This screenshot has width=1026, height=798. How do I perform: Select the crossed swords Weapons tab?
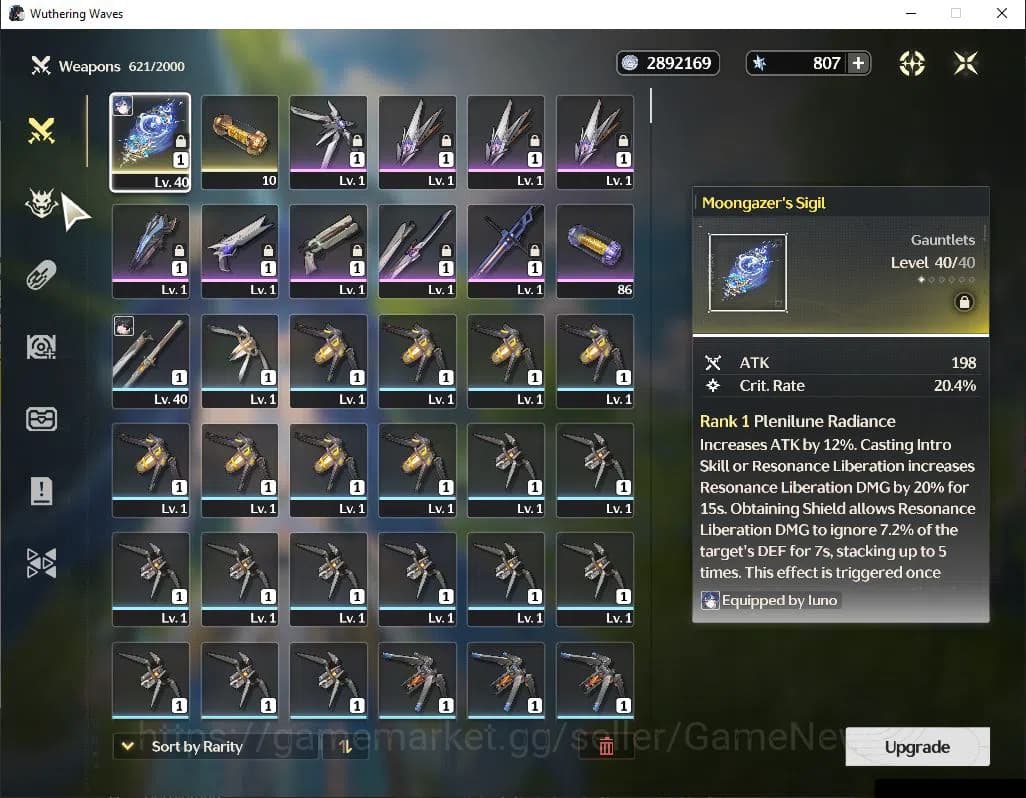click(41, 131)
